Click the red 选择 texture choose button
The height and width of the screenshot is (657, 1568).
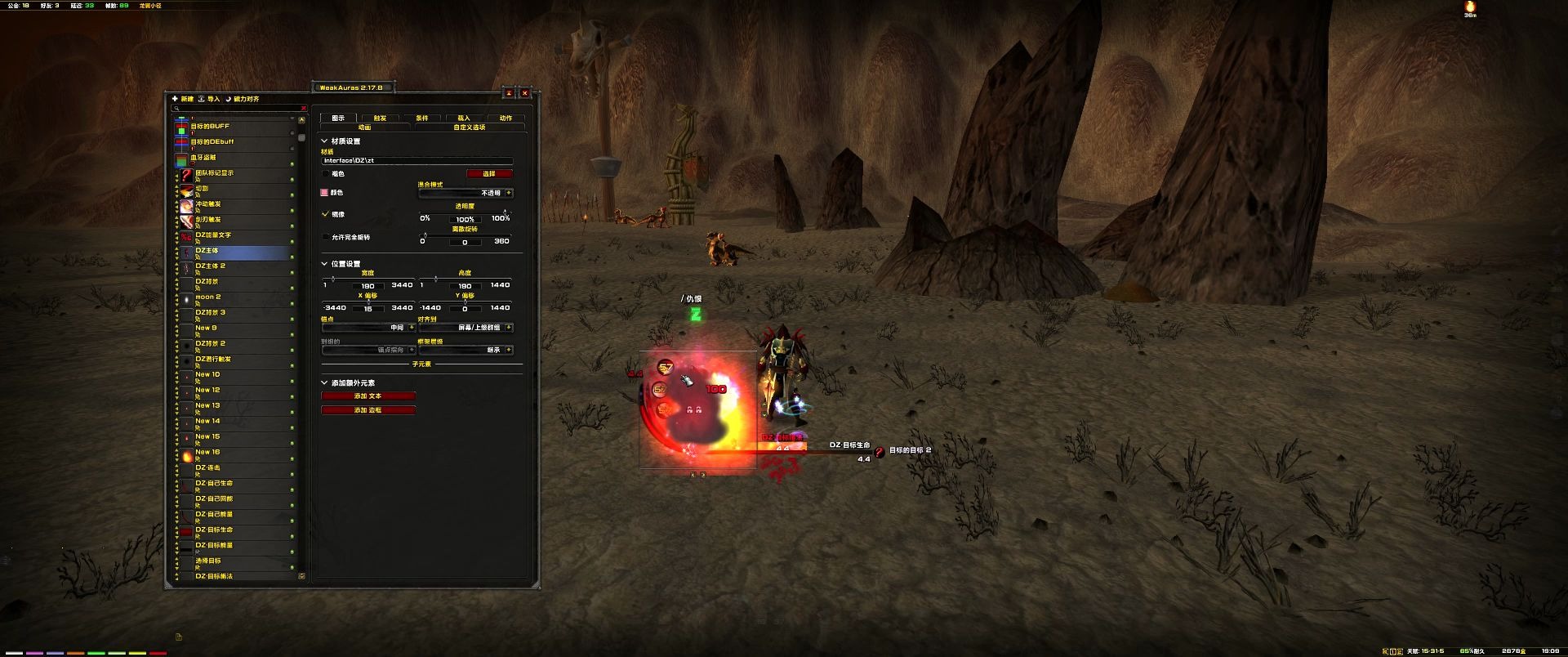point(489,173)
